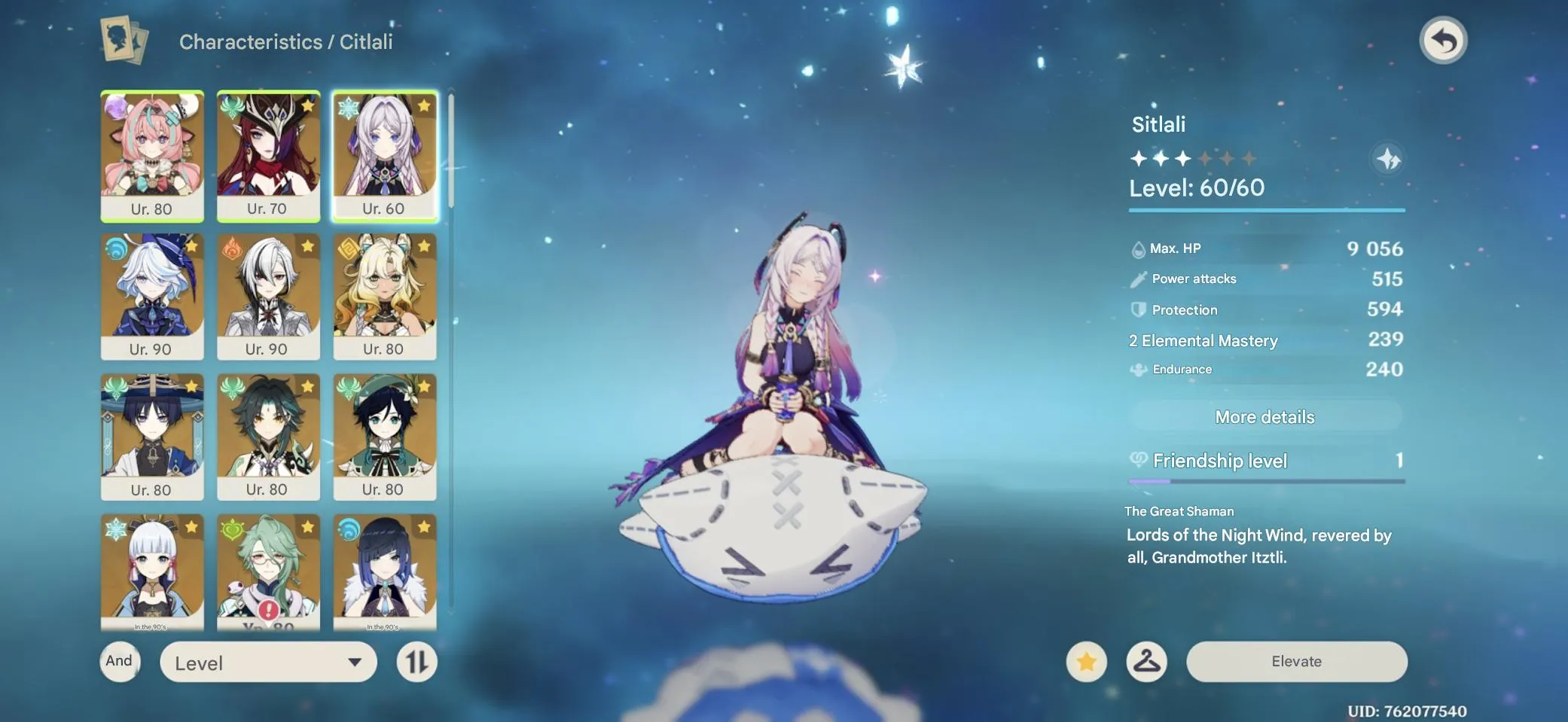Screen dimensions: 1568x722
Task: Click the And filter selector
Action: pyautogui.click(x=120, y=661)
